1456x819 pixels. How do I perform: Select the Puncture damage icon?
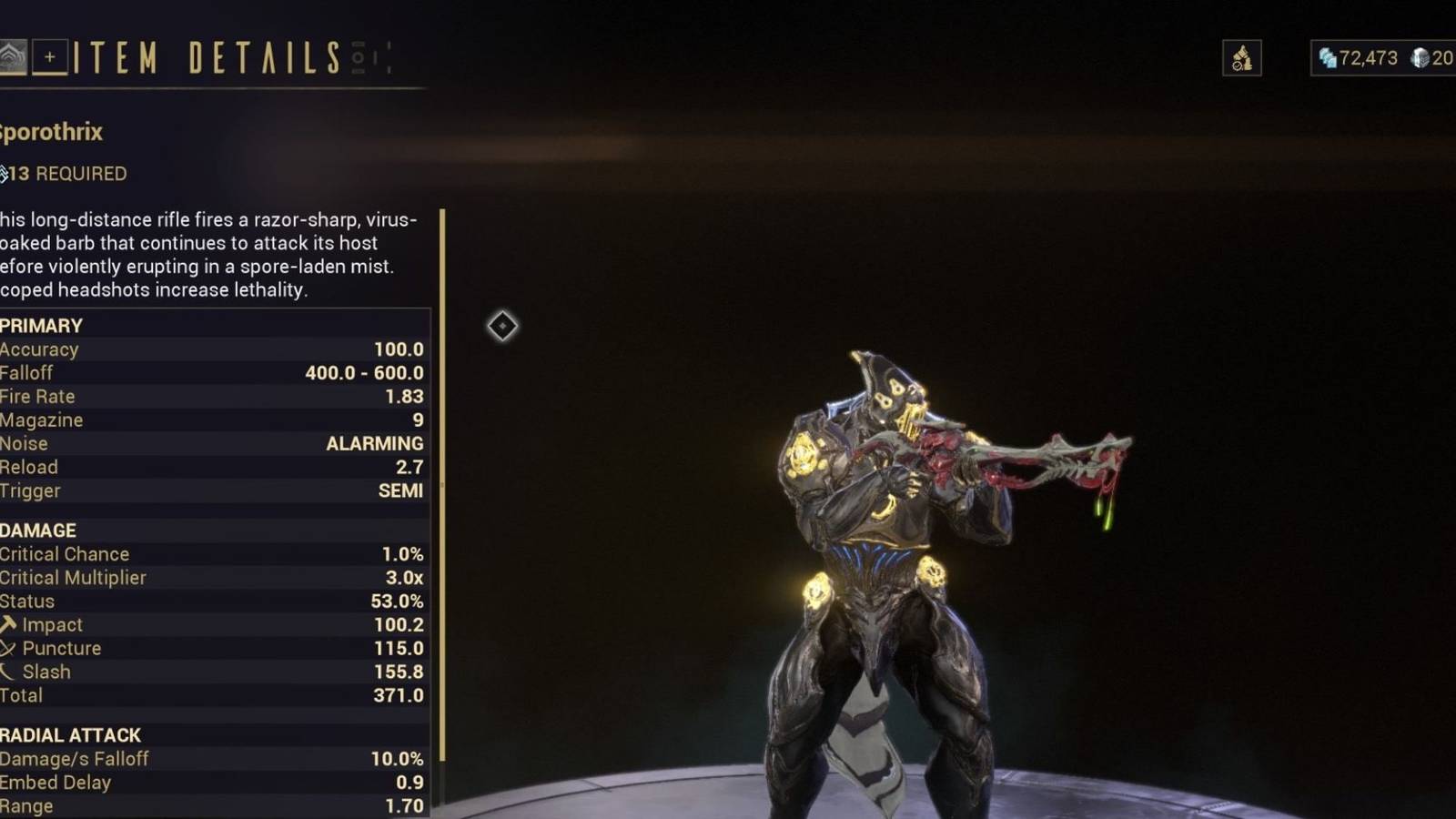9,648
